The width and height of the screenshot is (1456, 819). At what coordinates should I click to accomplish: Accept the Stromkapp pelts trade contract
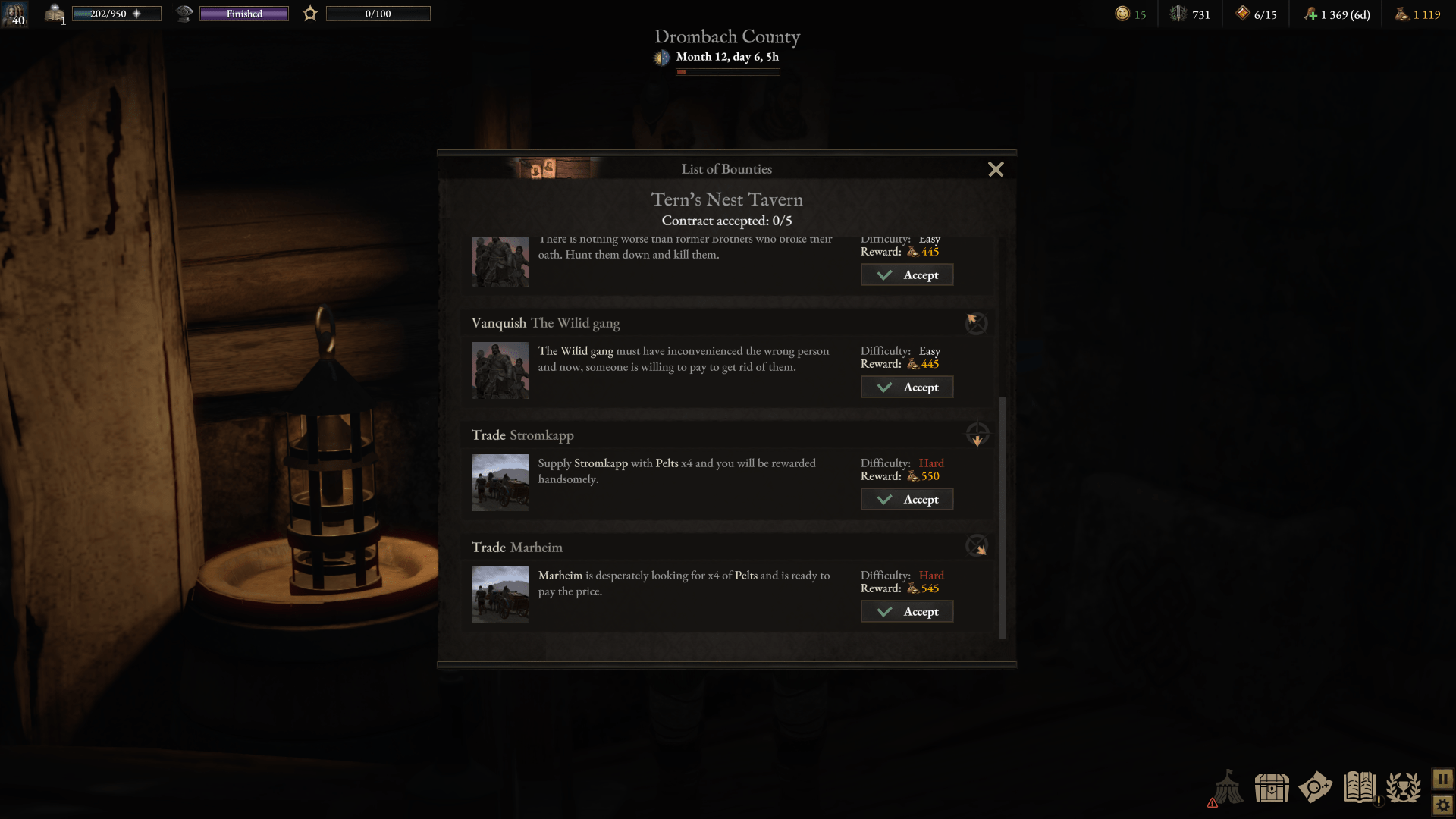[907, 499]
